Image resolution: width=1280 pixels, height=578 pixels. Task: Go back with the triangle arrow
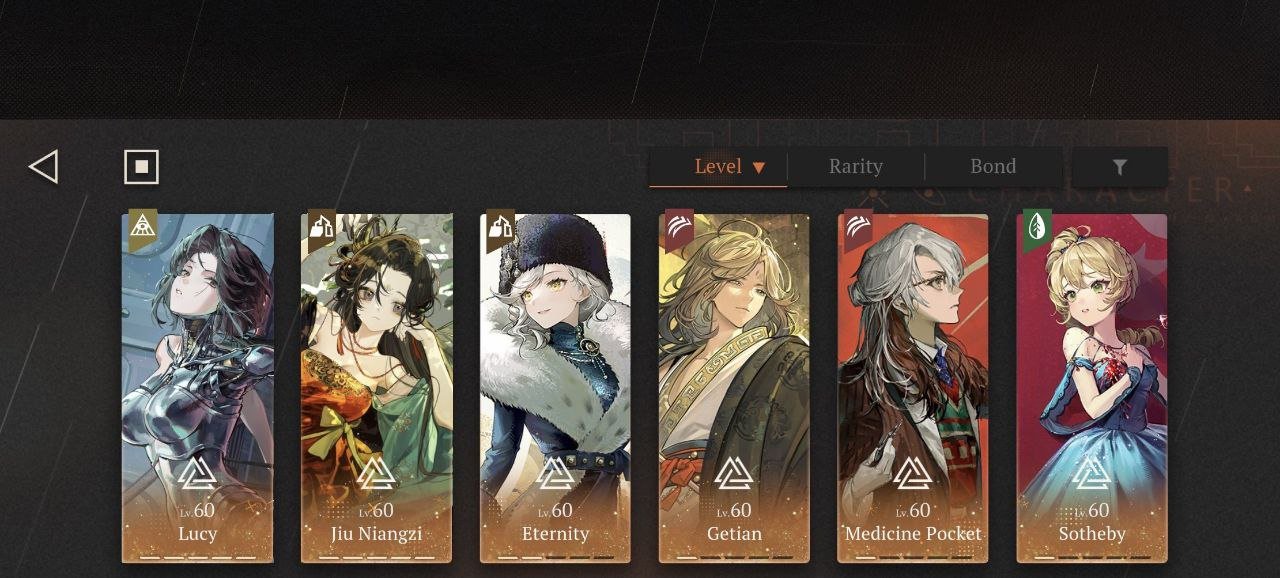pos(44,167)
